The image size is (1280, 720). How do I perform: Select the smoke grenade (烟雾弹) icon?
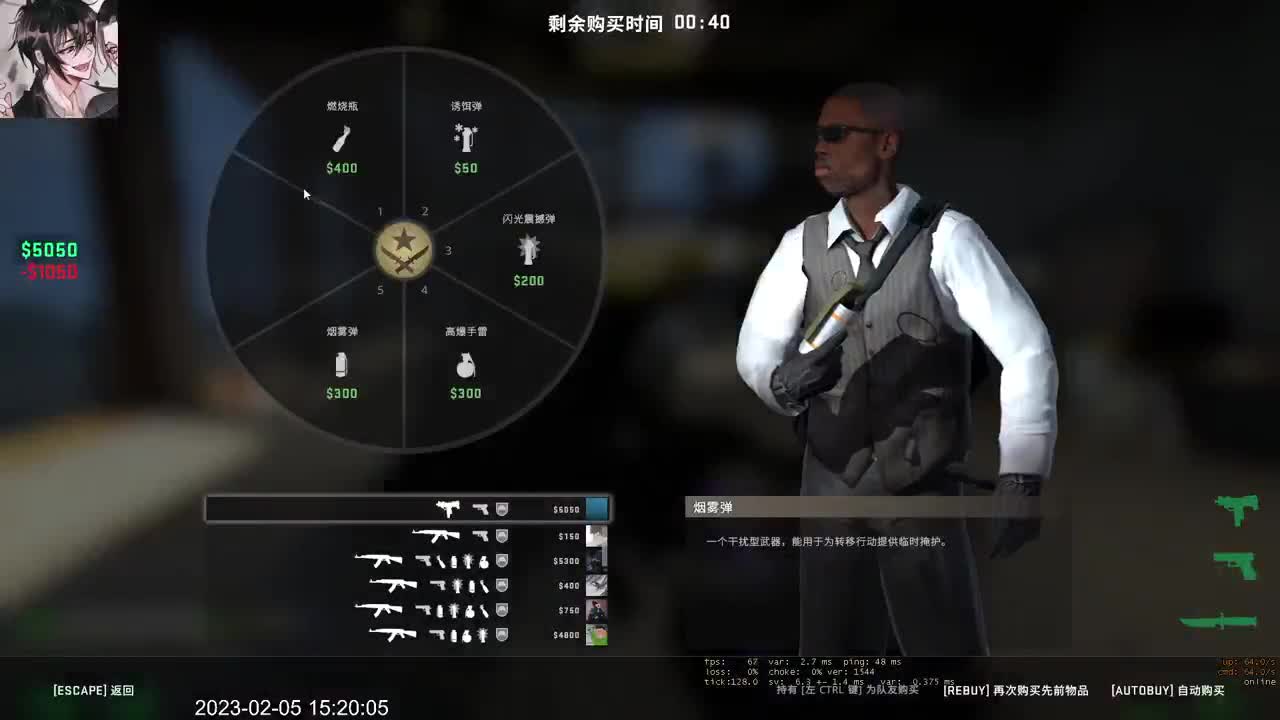point(341,366)
